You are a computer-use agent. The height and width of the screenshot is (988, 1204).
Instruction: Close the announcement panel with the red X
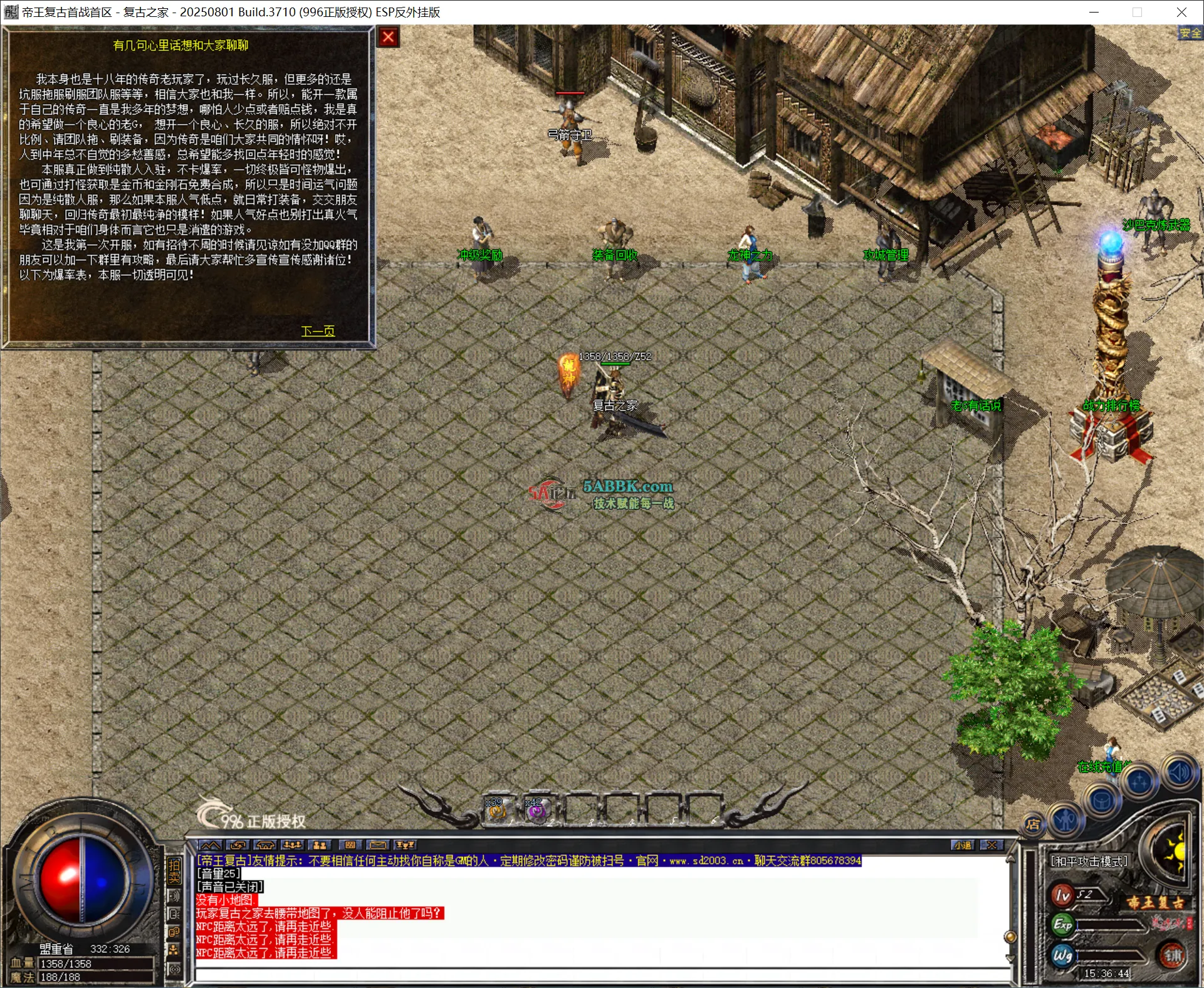point(388,37)
